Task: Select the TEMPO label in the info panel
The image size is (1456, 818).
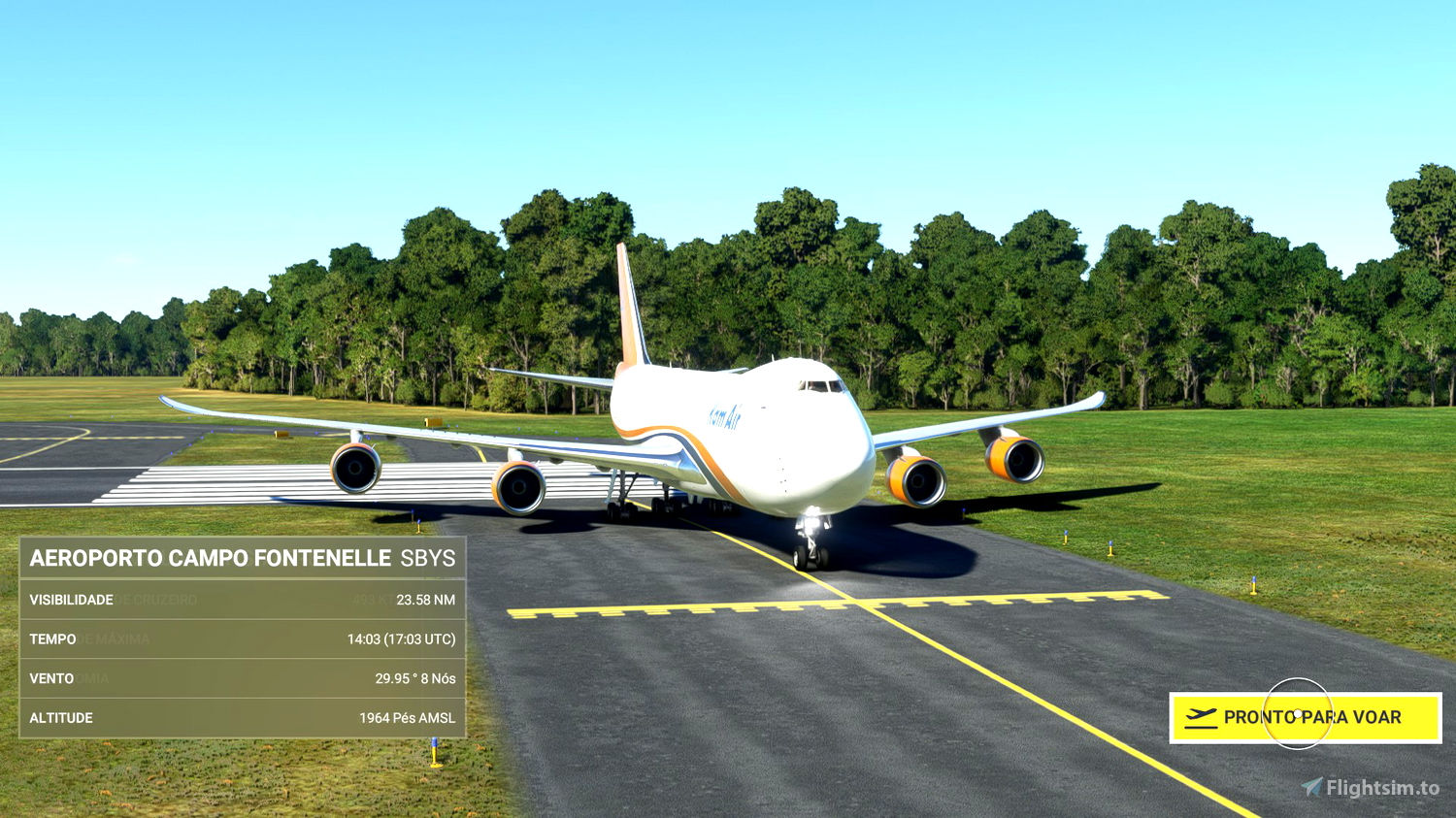Action: click(x=54, y=639)
